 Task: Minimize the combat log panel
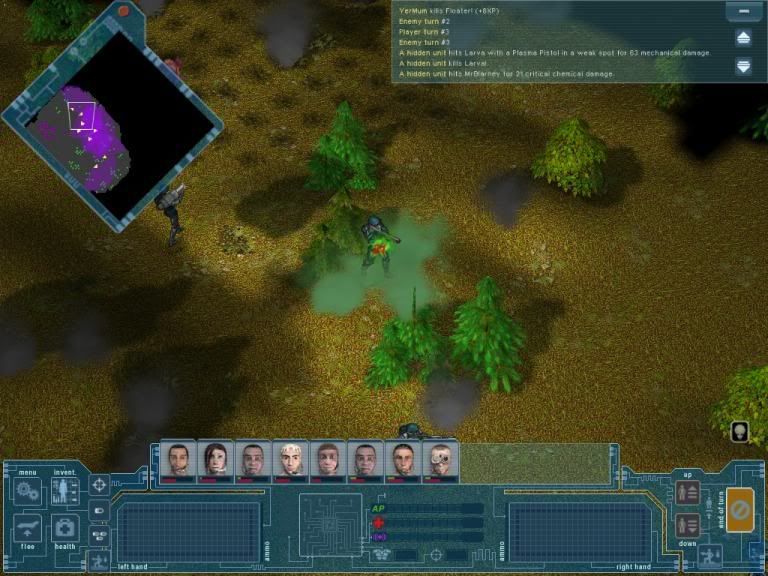click(743, 12)
